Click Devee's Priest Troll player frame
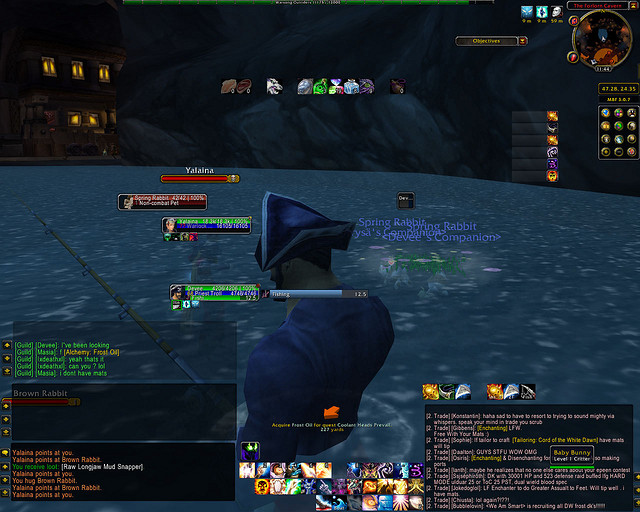640x512 pixels. (214, 292)
